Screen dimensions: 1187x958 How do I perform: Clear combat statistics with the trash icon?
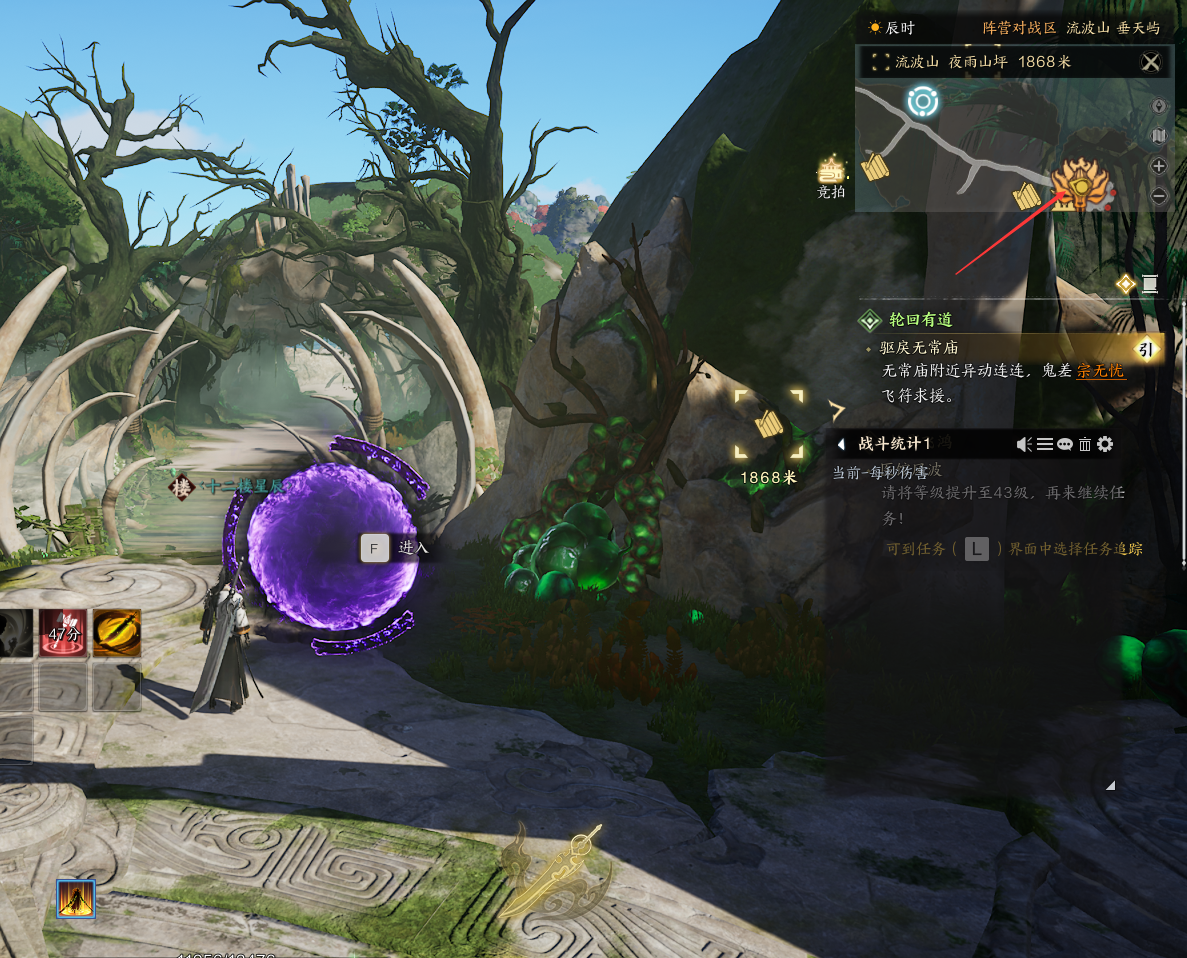coord(1085,444)
